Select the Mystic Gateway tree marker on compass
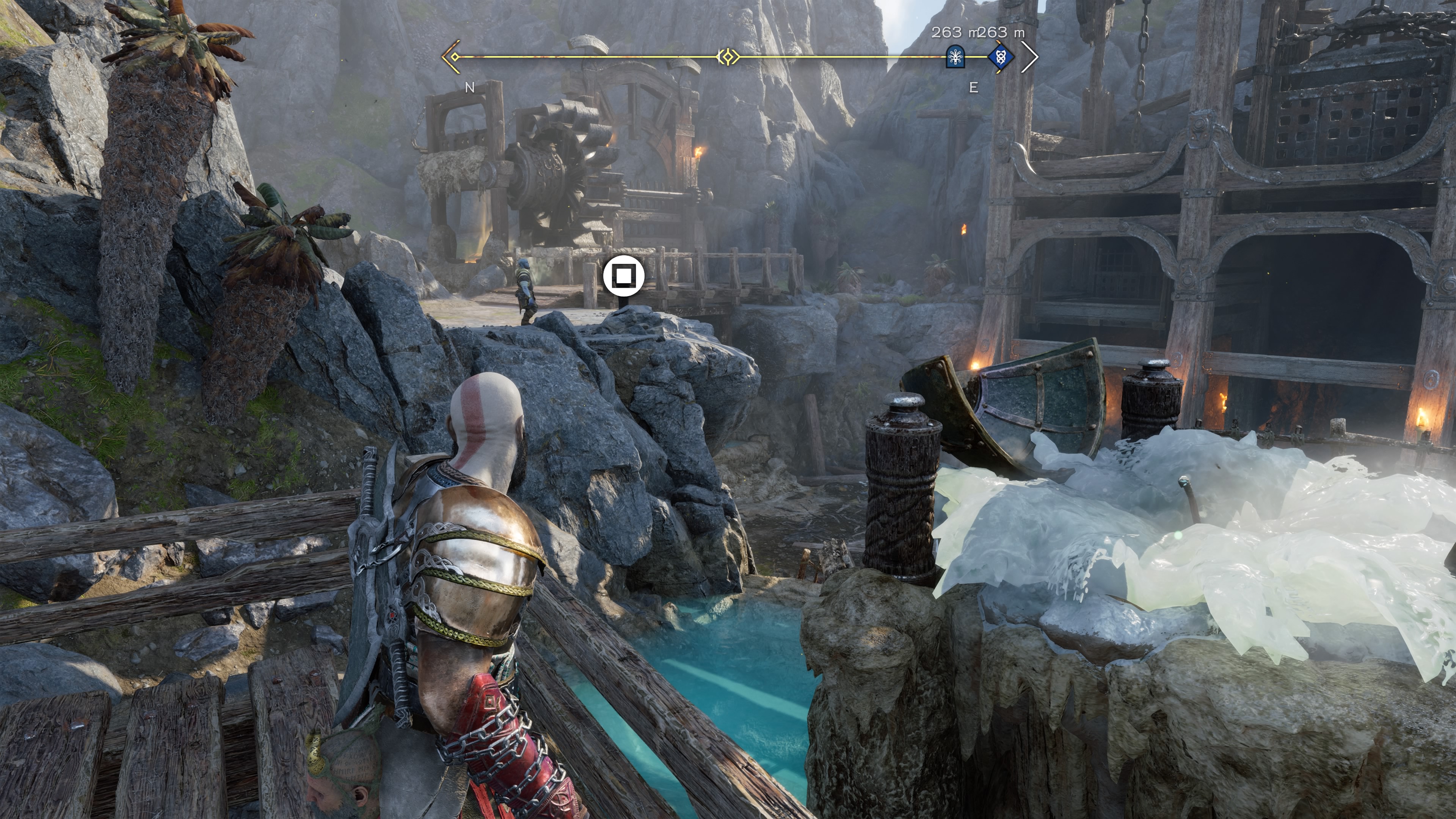This screenshot has height=819, width=1456. (955, 57)
